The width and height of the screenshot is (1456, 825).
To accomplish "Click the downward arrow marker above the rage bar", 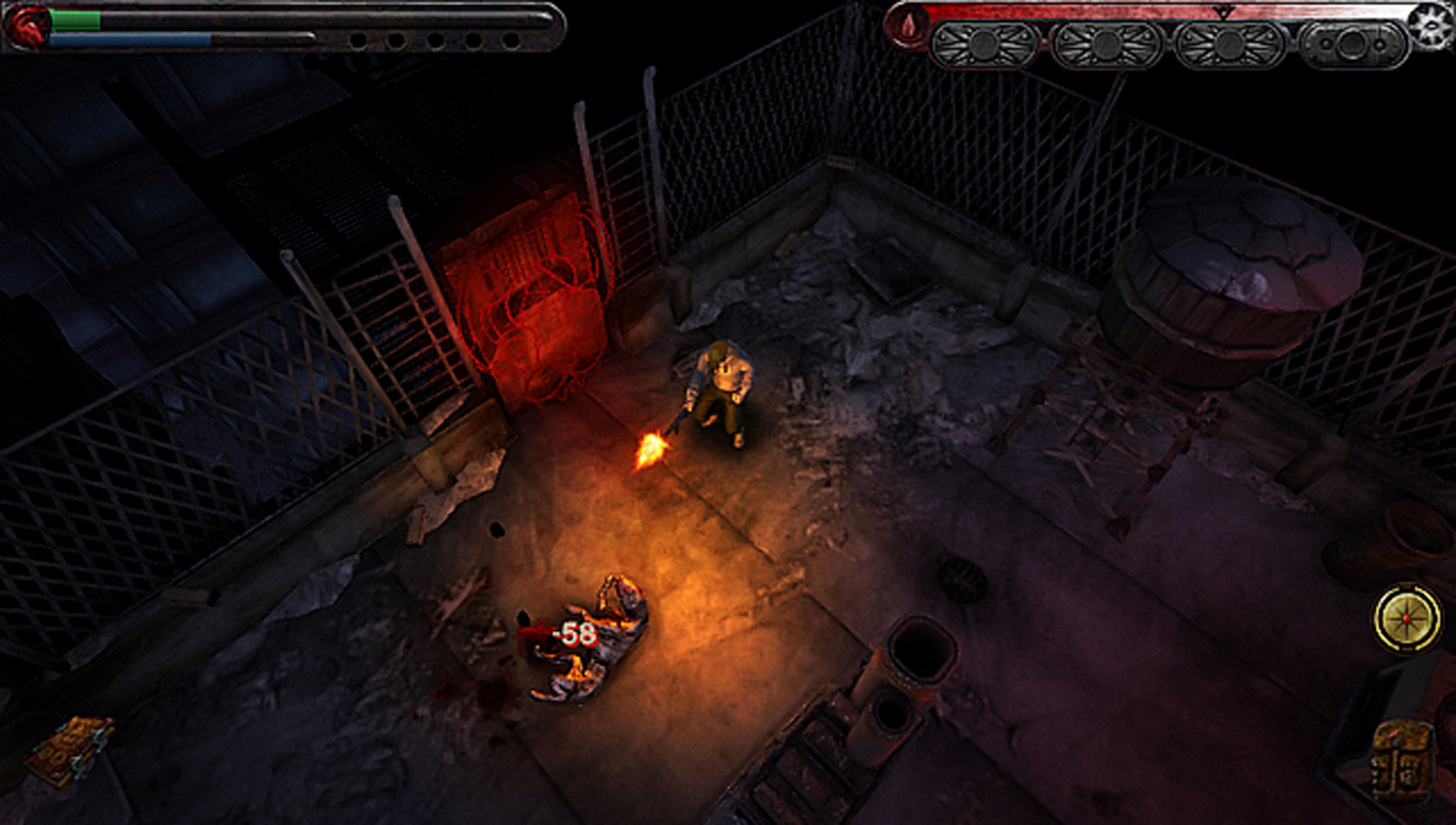I will click(1223, 13).
